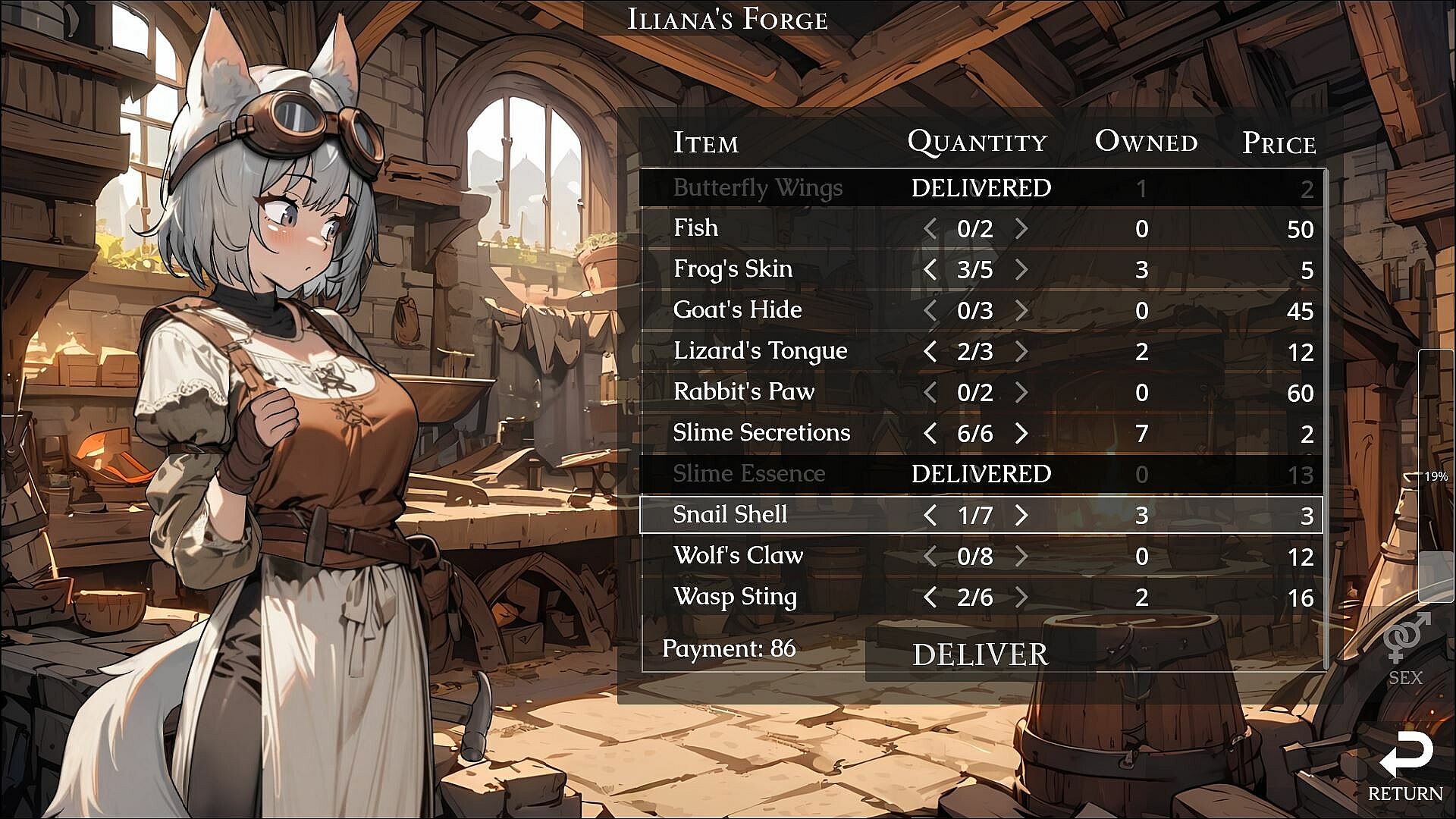
Task: Return to the previous screen
Action: coord(1405,766)
